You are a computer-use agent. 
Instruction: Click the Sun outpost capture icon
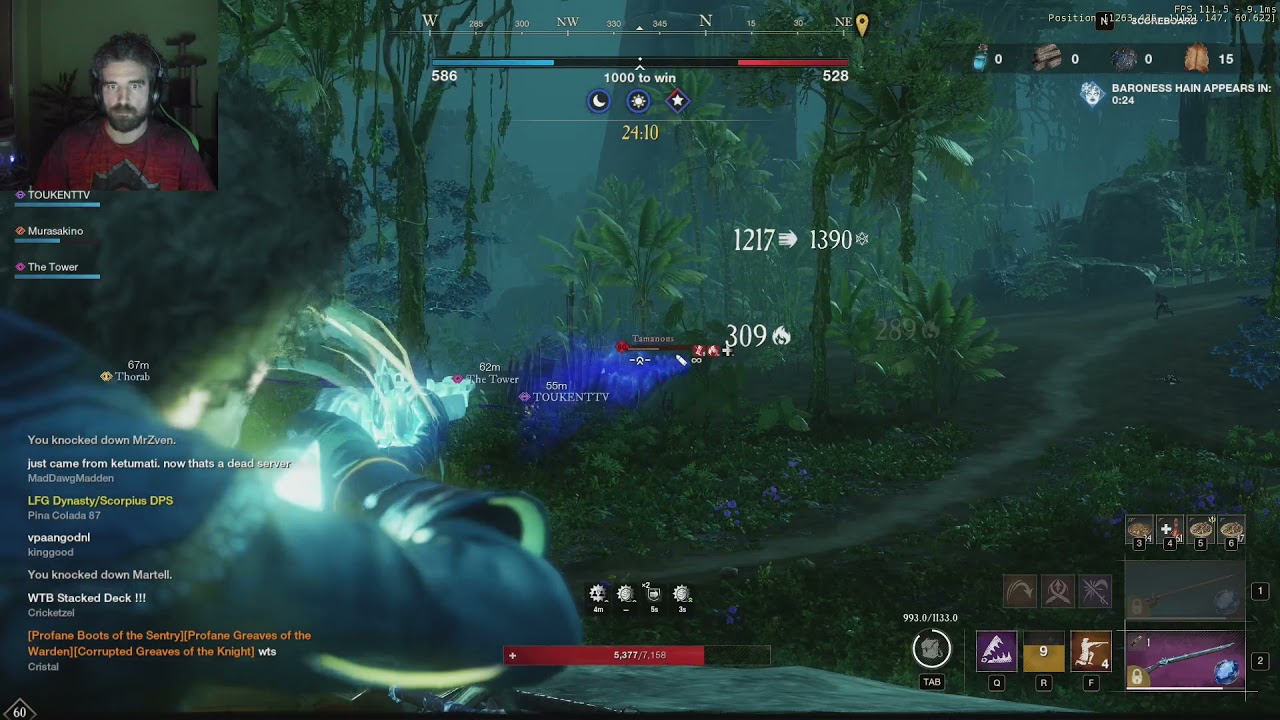638,101
